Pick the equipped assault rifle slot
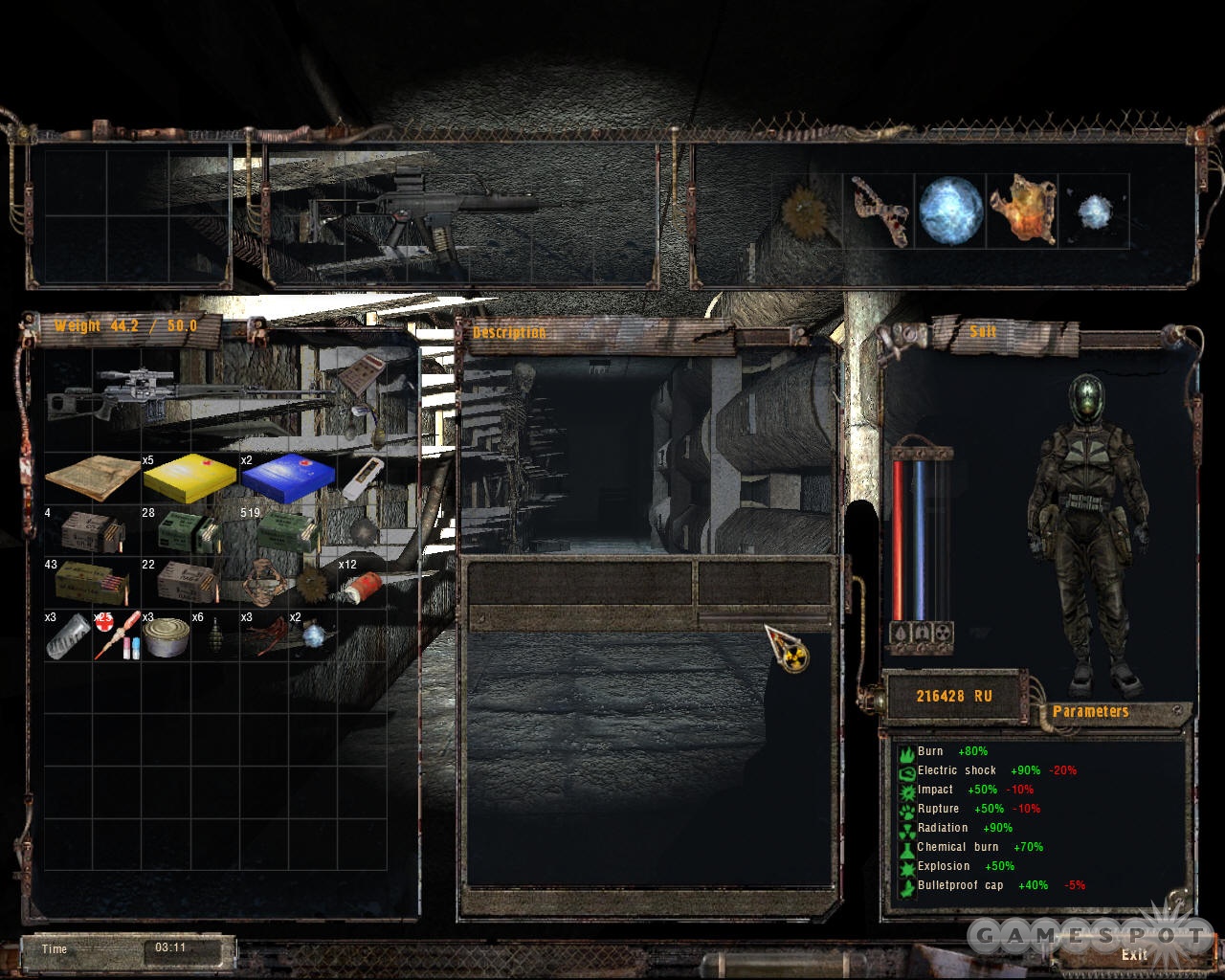 459,212
